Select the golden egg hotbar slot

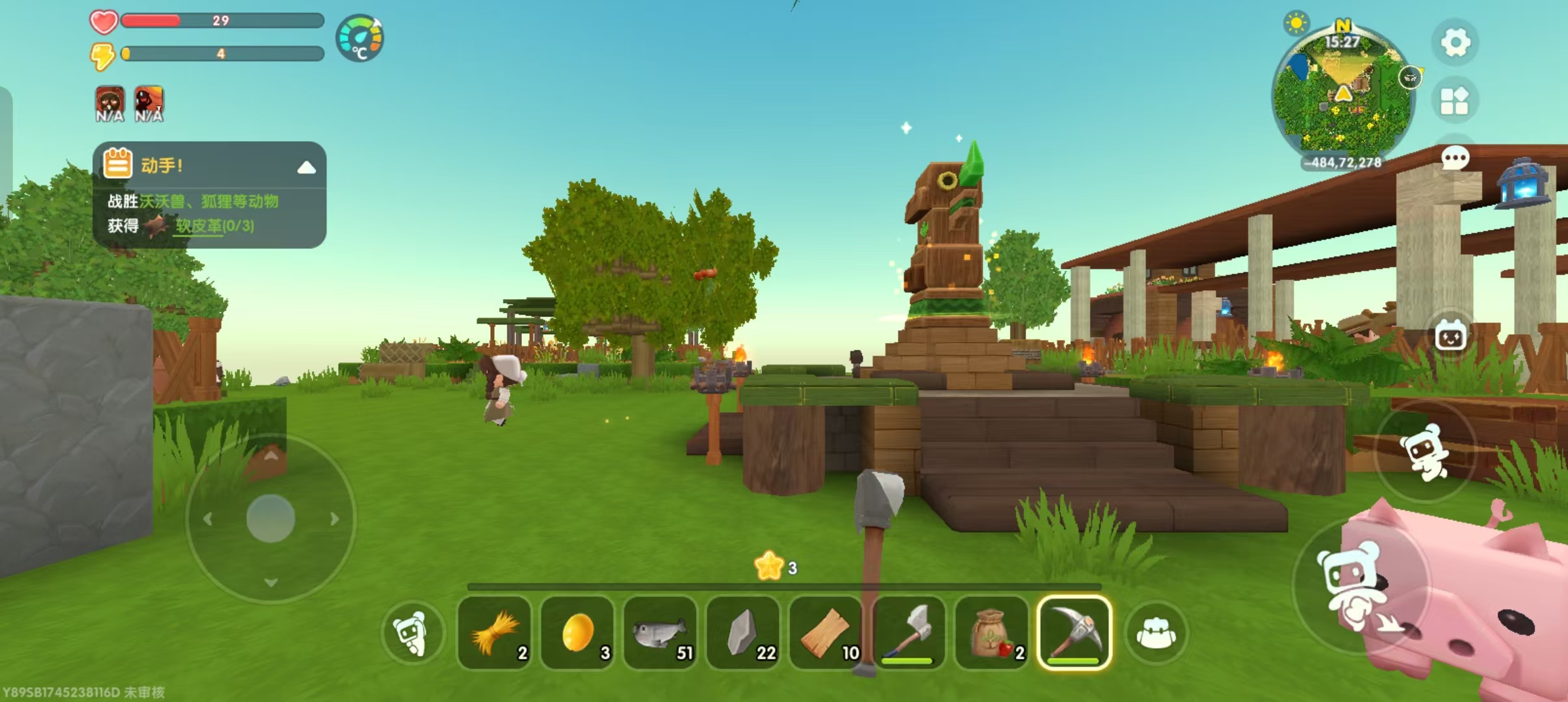(x=577, y=632)
